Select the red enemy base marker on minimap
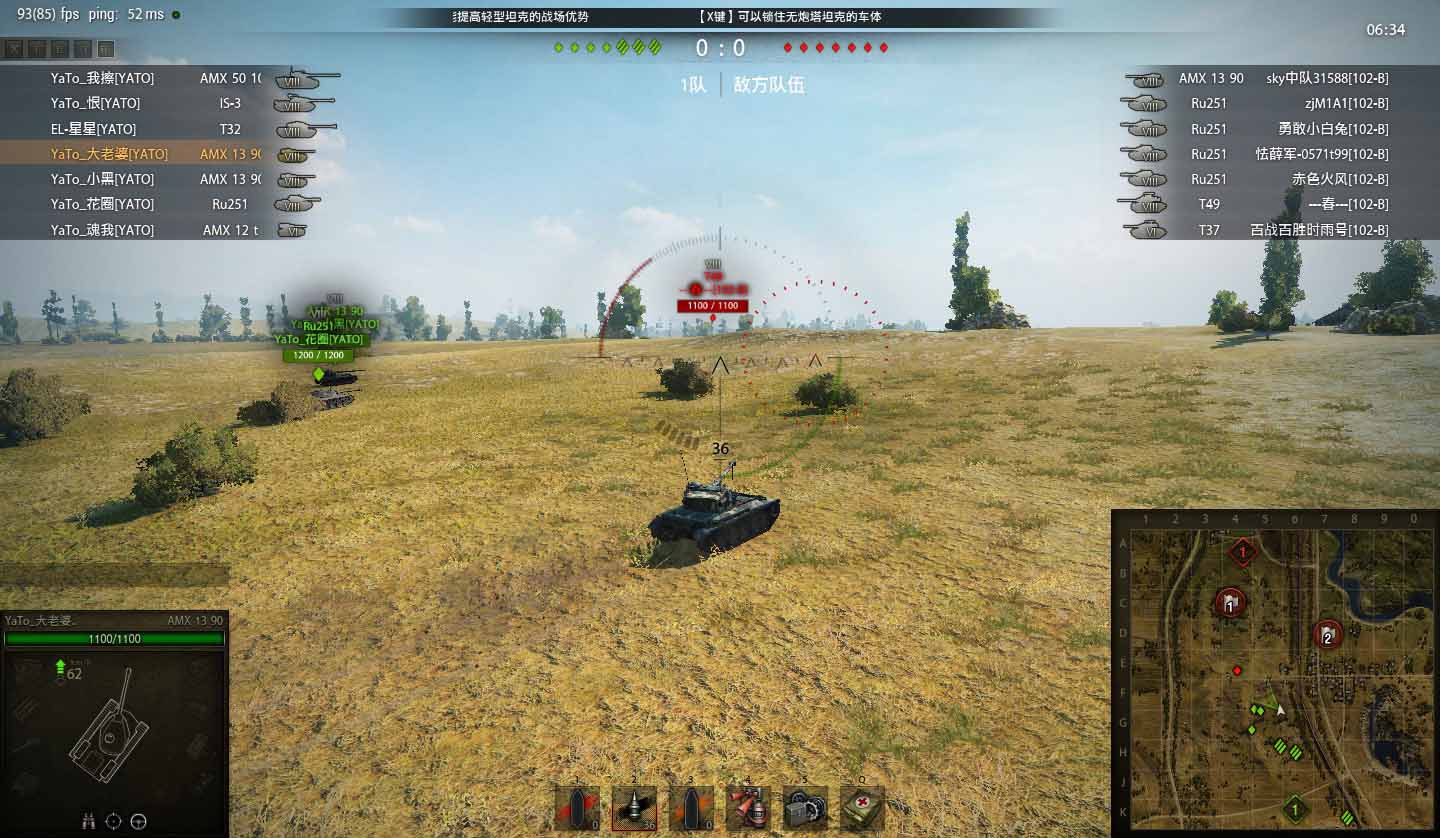 [x=1243, y=551]
